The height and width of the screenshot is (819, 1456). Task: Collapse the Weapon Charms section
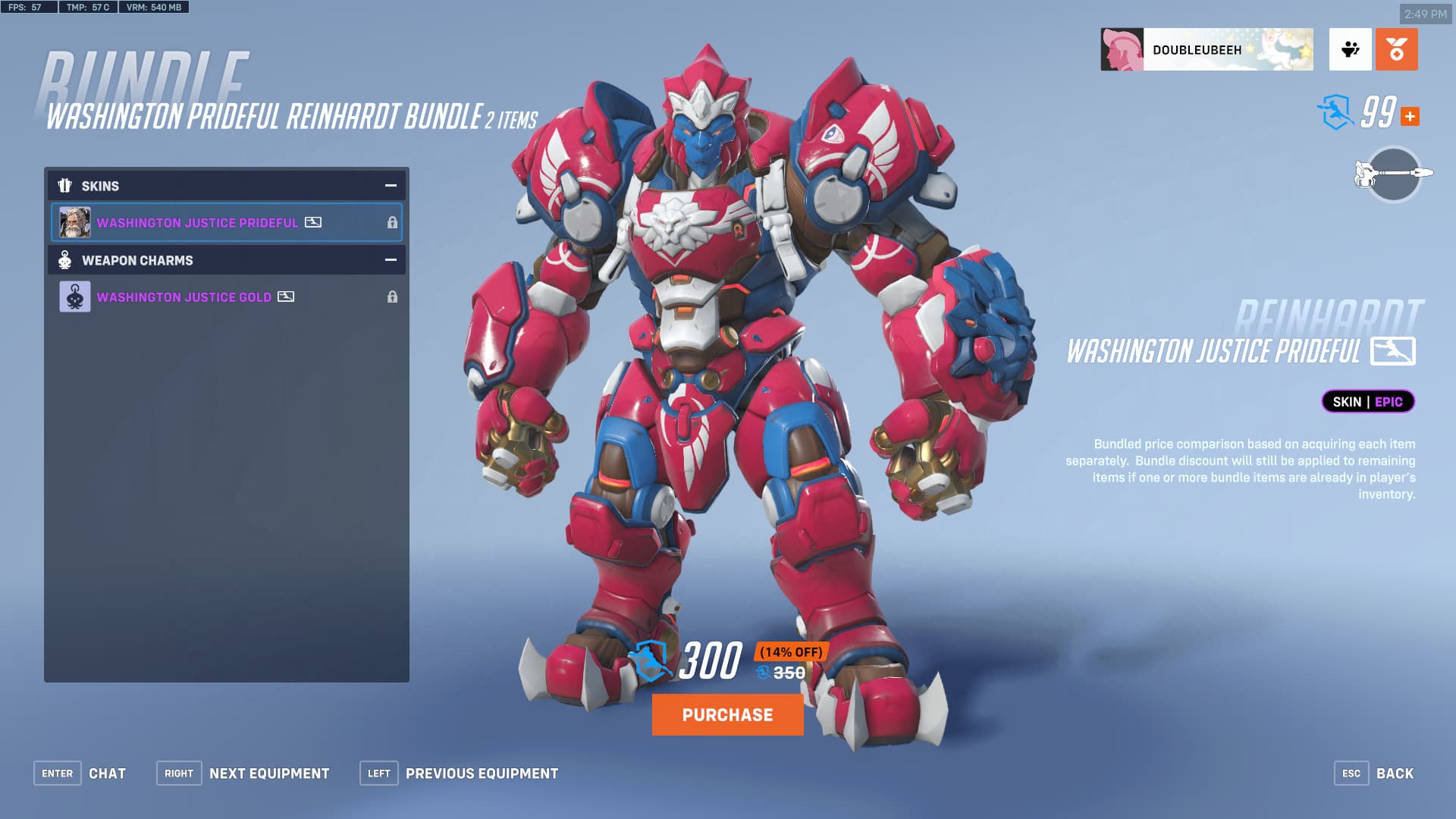[x=391, y=260]
